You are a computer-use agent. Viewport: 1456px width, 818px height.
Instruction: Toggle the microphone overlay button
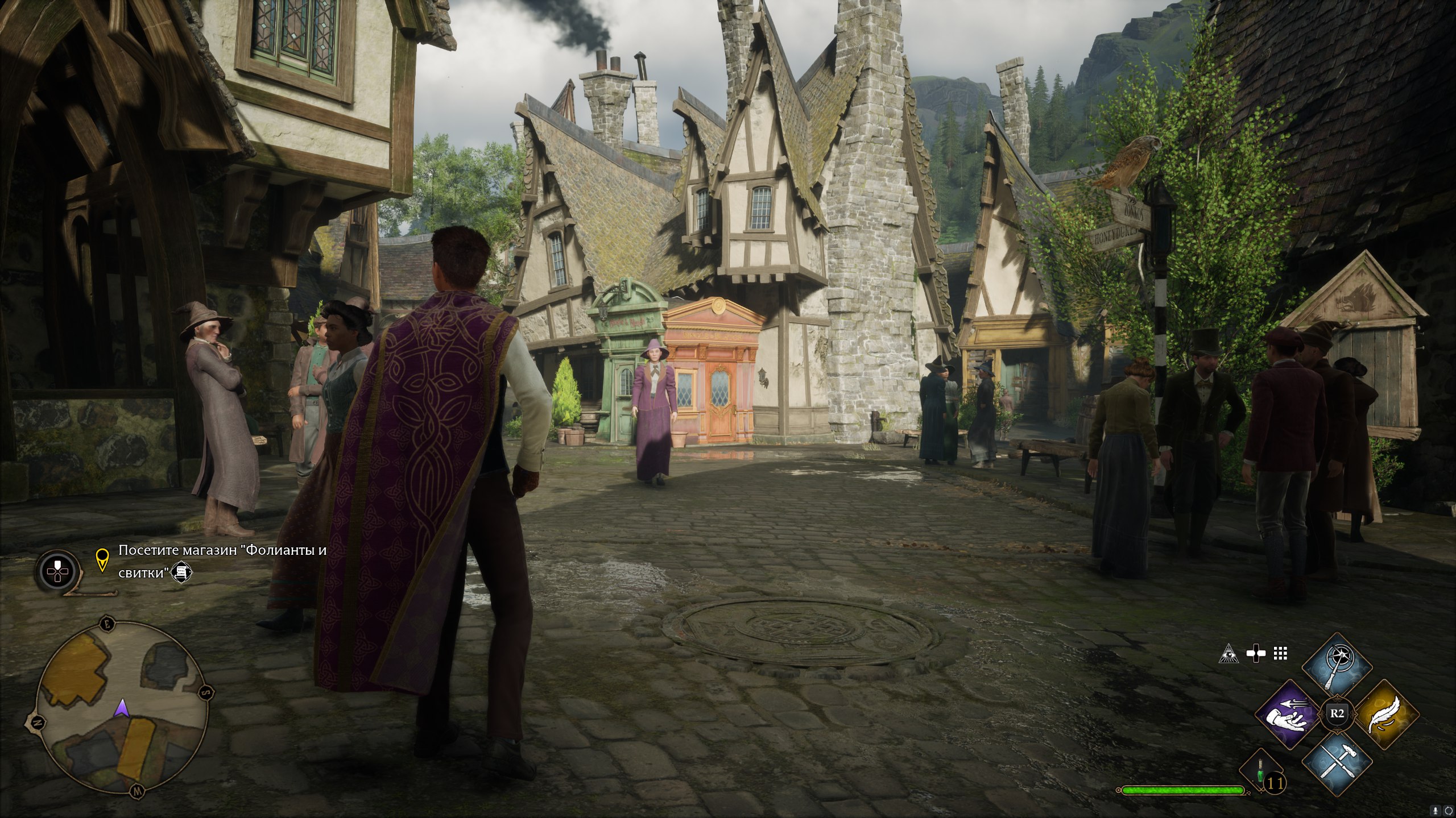tap(1435, 809)
